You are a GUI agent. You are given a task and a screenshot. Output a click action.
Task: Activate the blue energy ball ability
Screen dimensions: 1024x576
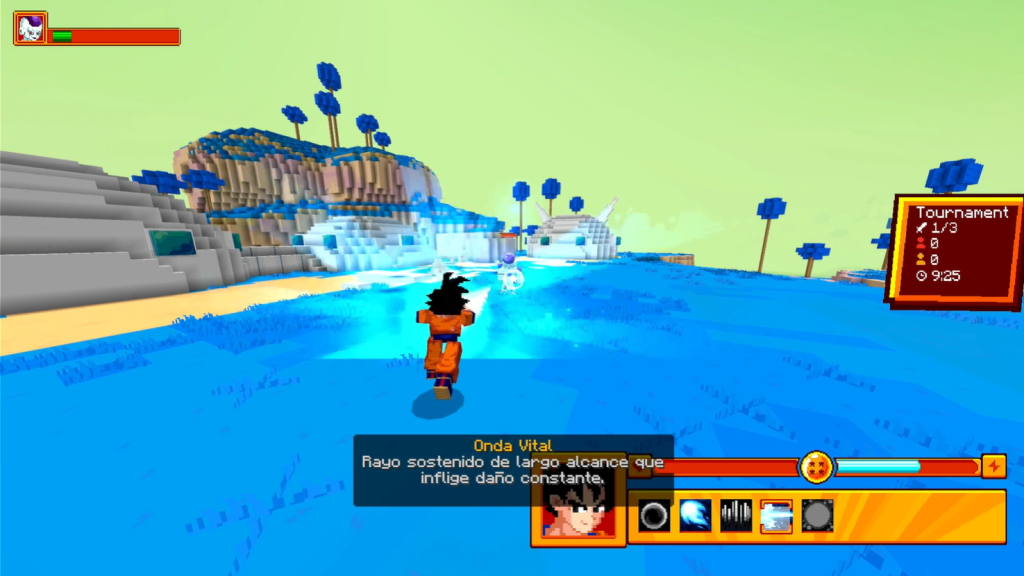tap(695, 516)
